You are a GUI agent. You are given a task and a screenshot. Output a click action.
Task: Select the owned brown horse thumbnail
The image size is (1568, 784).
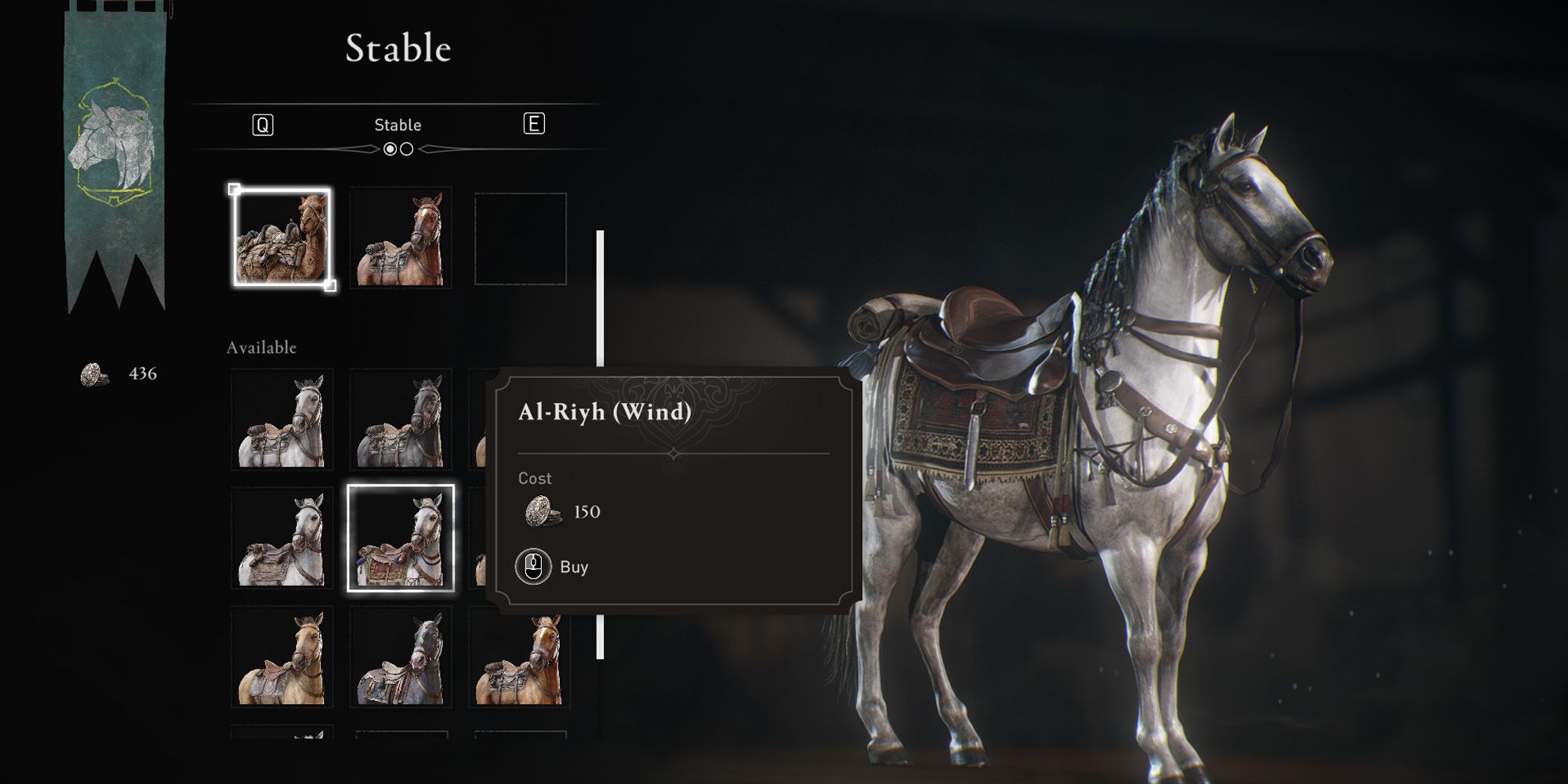[401, 237]
